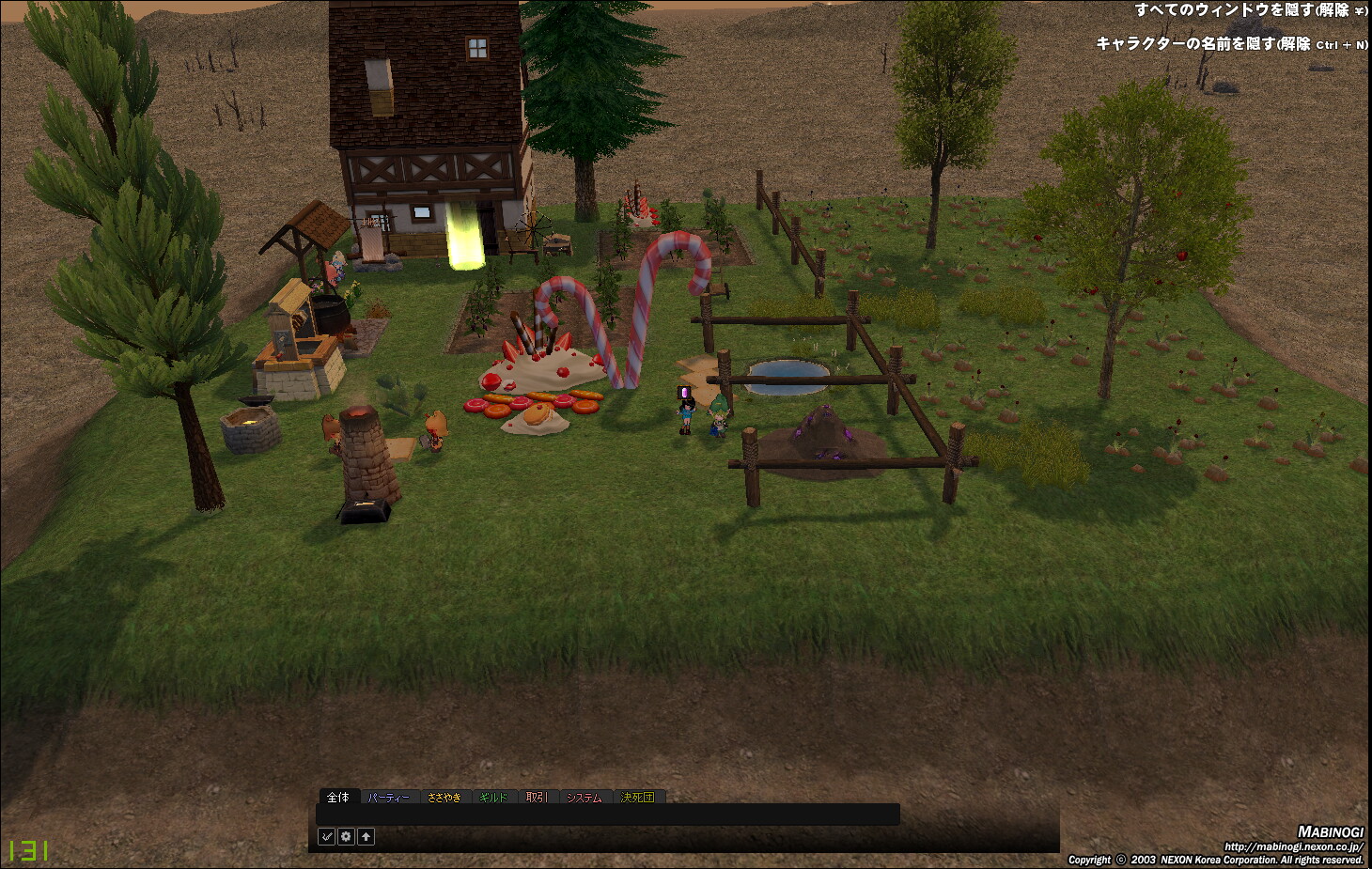Open the パーティー chat tab

[389, 797]
